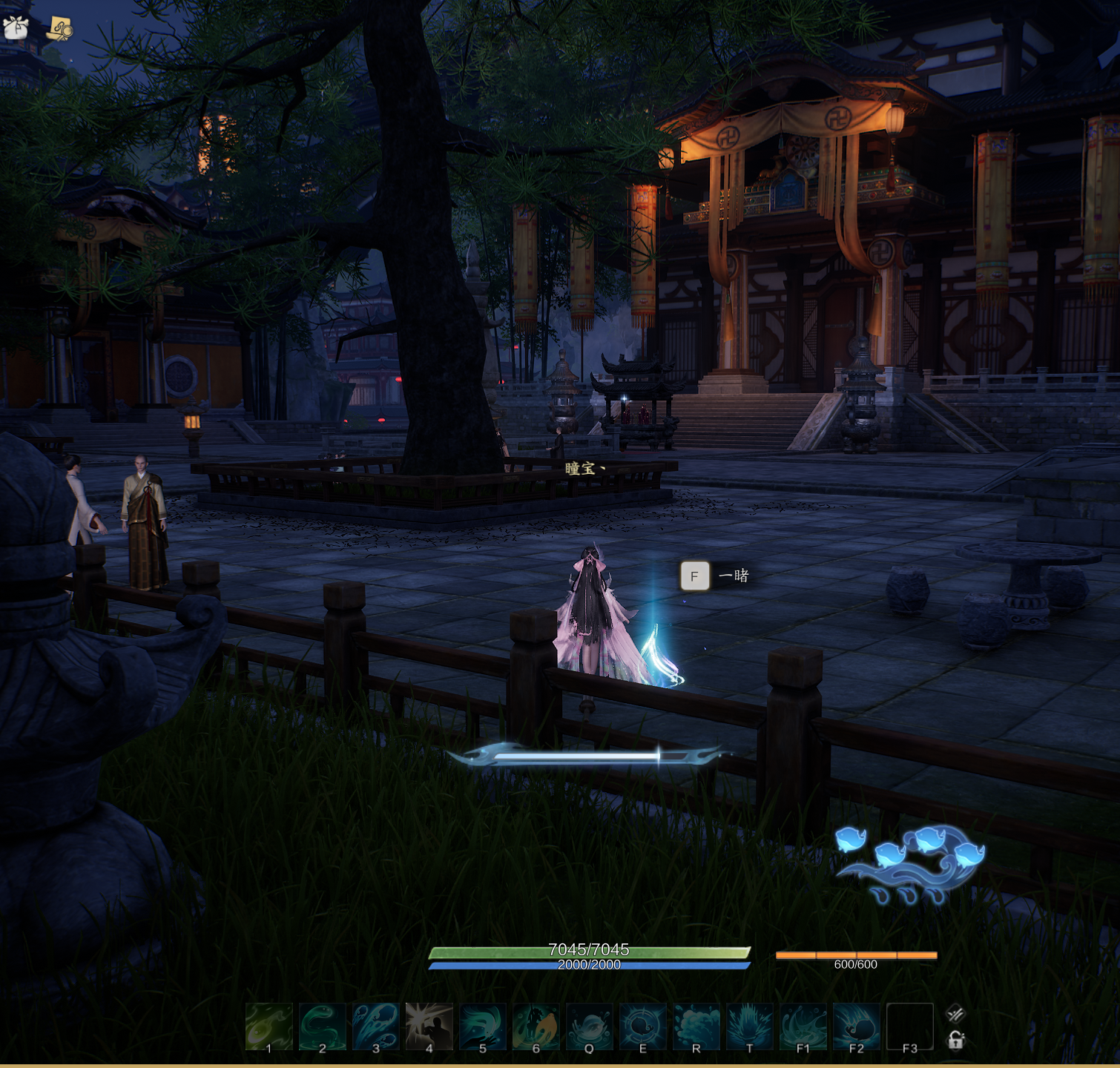This screenshot has height=1068, width=1120.
Task: Activate the hand wave skill in slot 5
Action: pyautogui.click(x=483, y=1026)
